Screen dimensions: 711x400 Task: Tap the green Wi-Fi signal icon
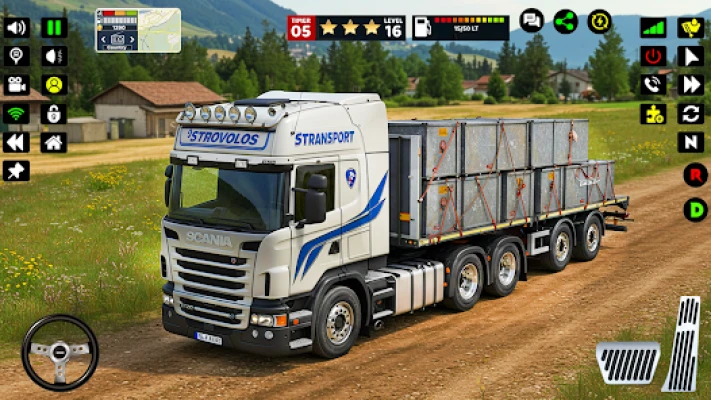(x=16, y=114)
